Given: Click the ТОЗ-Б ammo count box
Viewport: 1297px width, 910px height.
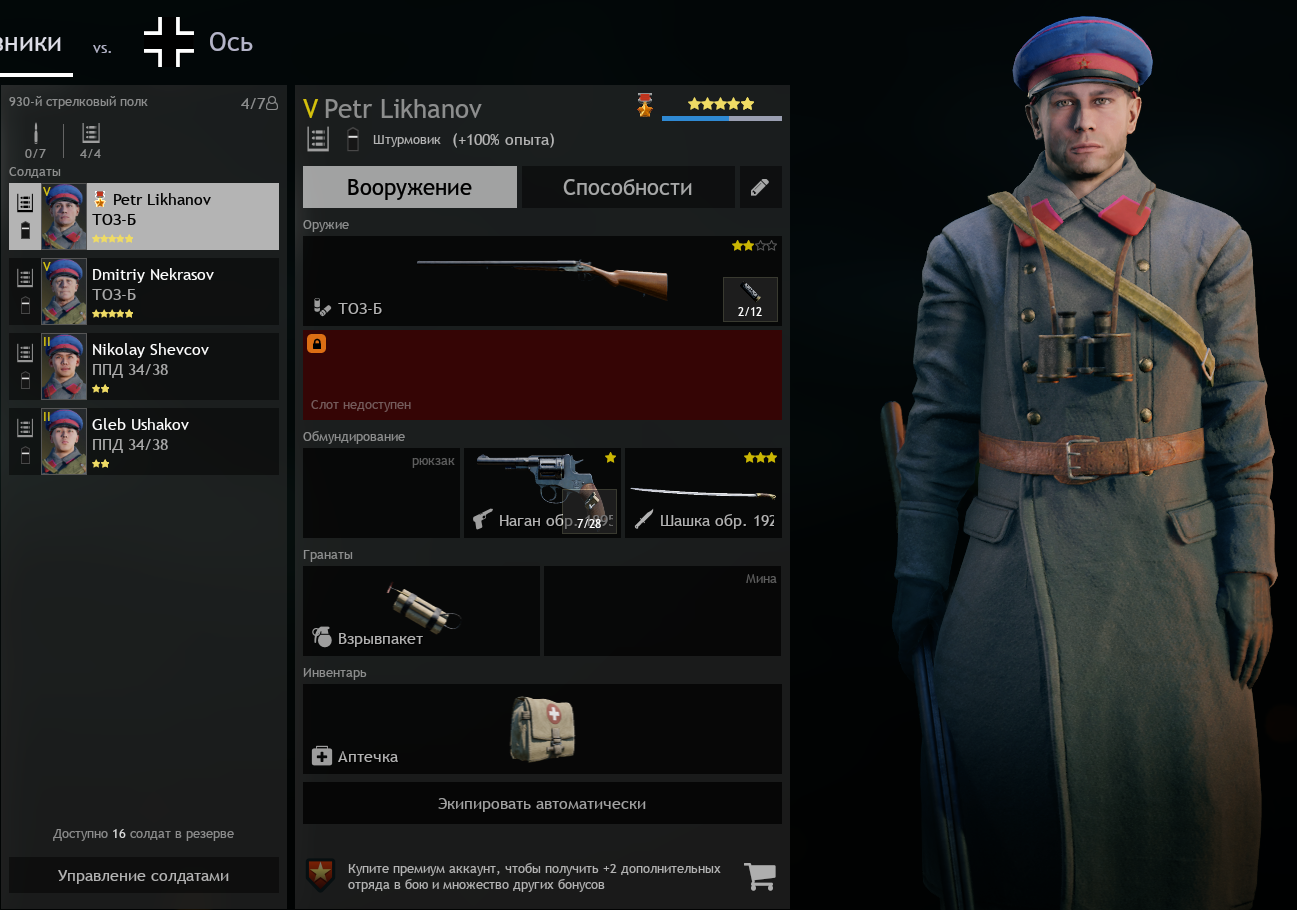Looking at the screenshot, I should click(750, 299).
